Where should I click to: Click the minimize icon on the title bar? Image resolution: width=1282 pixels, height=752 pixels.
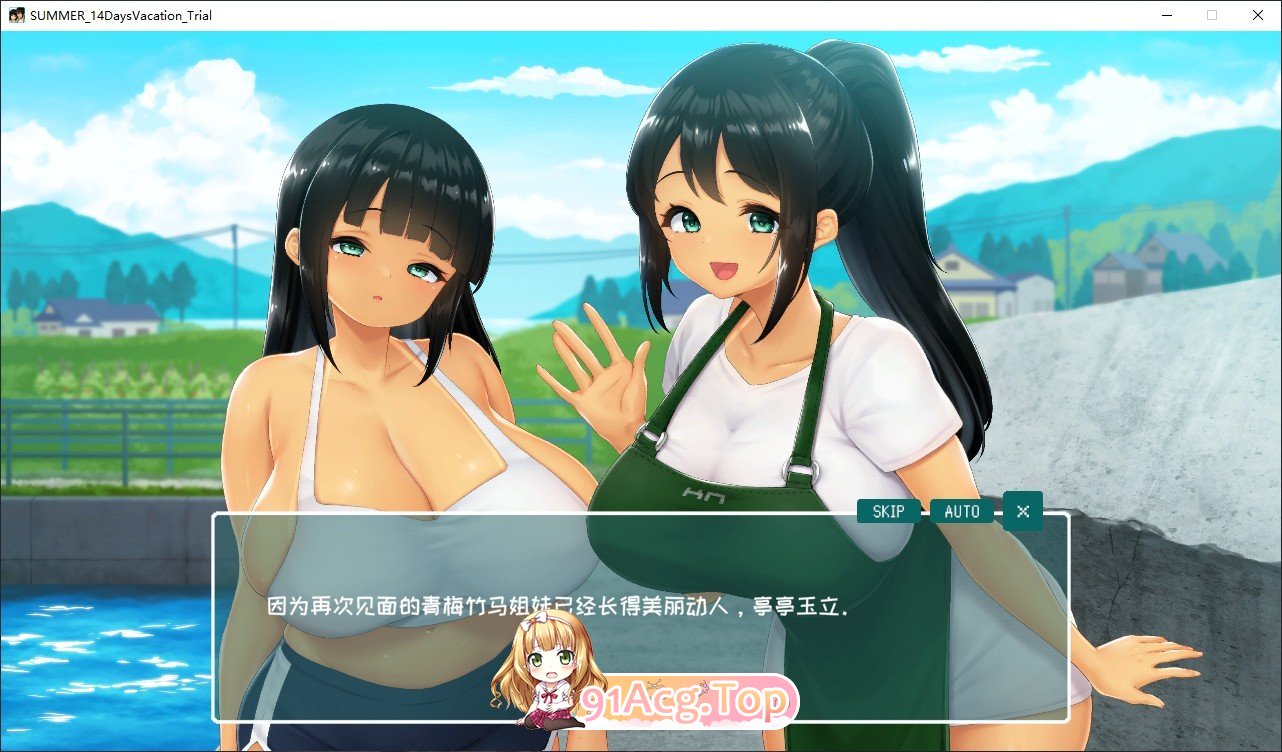click(x=1166, y=15)
